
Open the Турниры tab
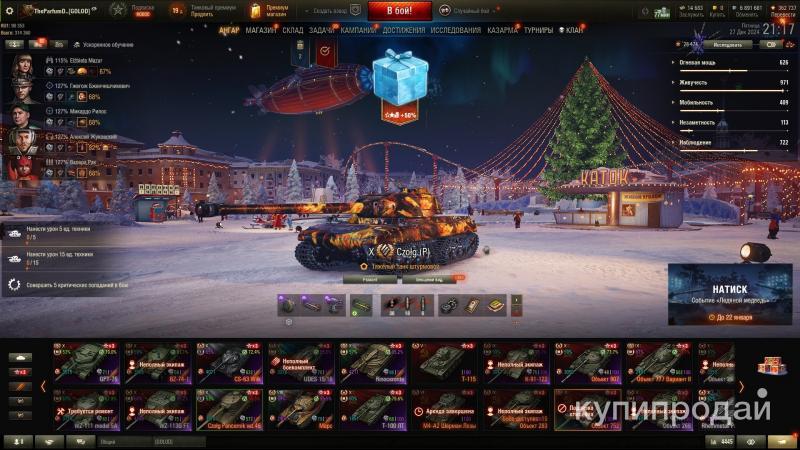(x=538, y=30)
